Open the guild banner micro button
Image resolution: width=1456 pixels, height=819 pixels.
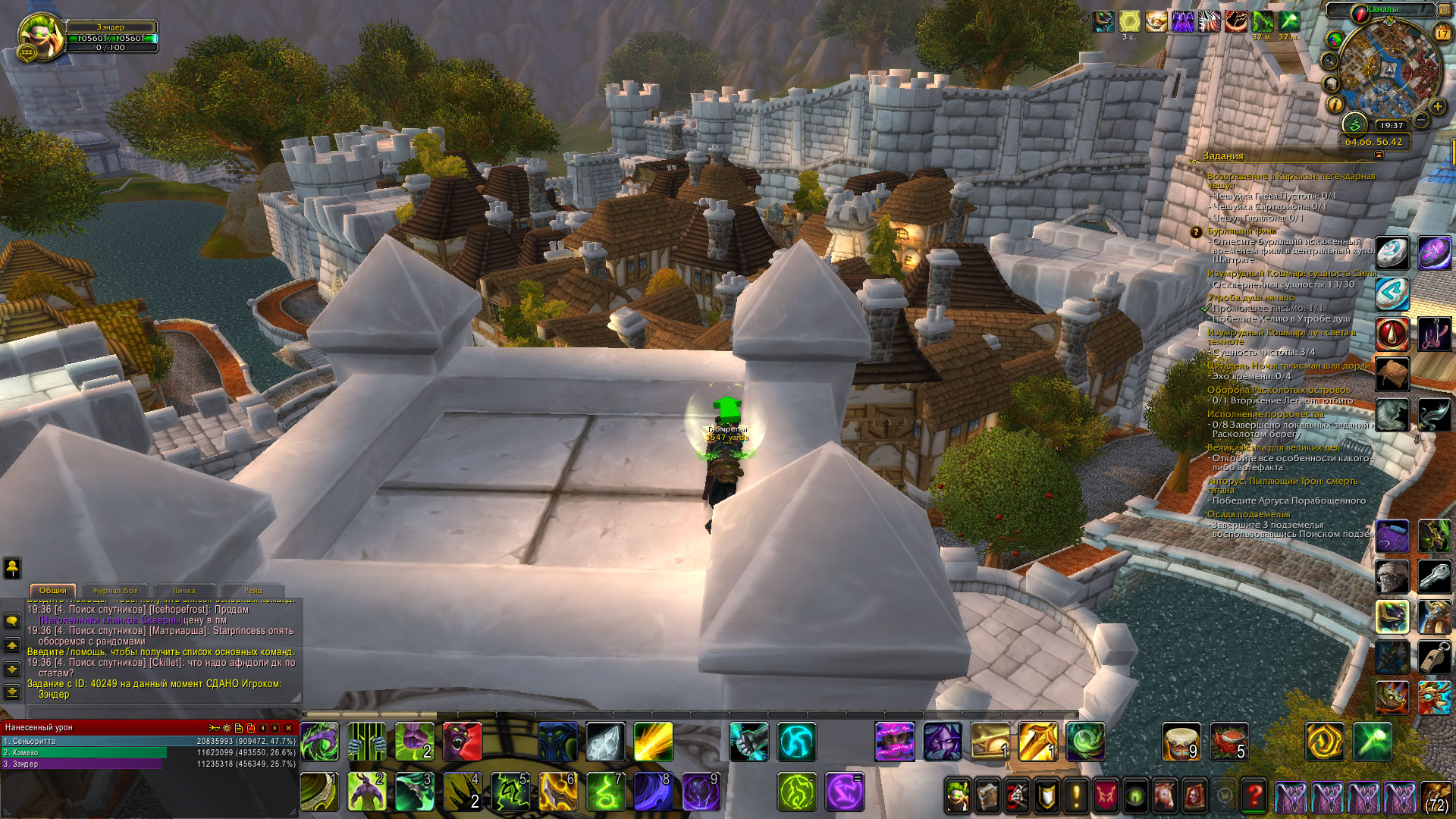tap(1106, 795)
